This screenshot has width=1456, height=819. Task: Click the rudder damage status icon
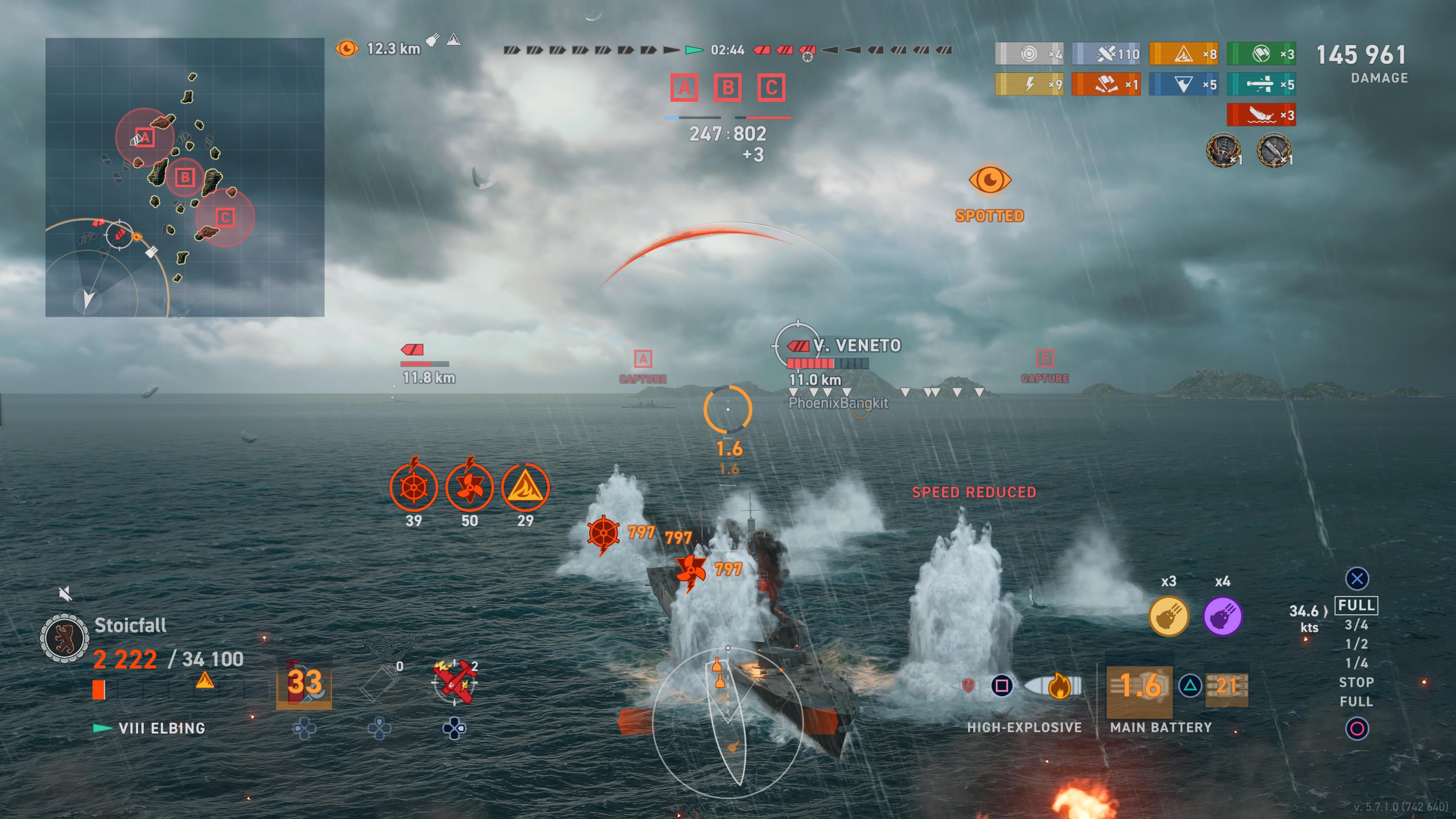pos(414,486)
